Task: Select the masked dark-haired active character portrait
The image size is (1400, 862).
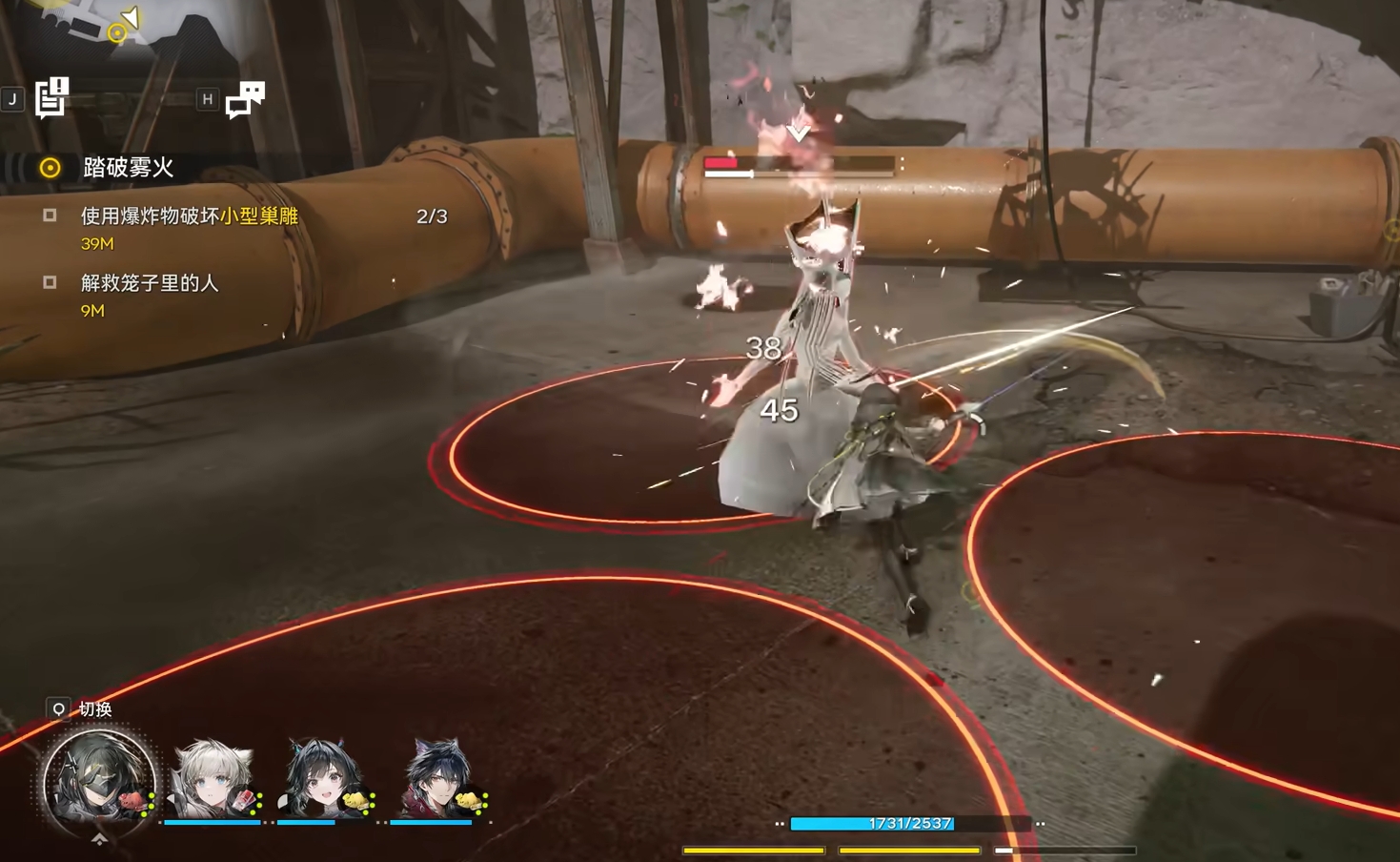Action: pos(99,782)
